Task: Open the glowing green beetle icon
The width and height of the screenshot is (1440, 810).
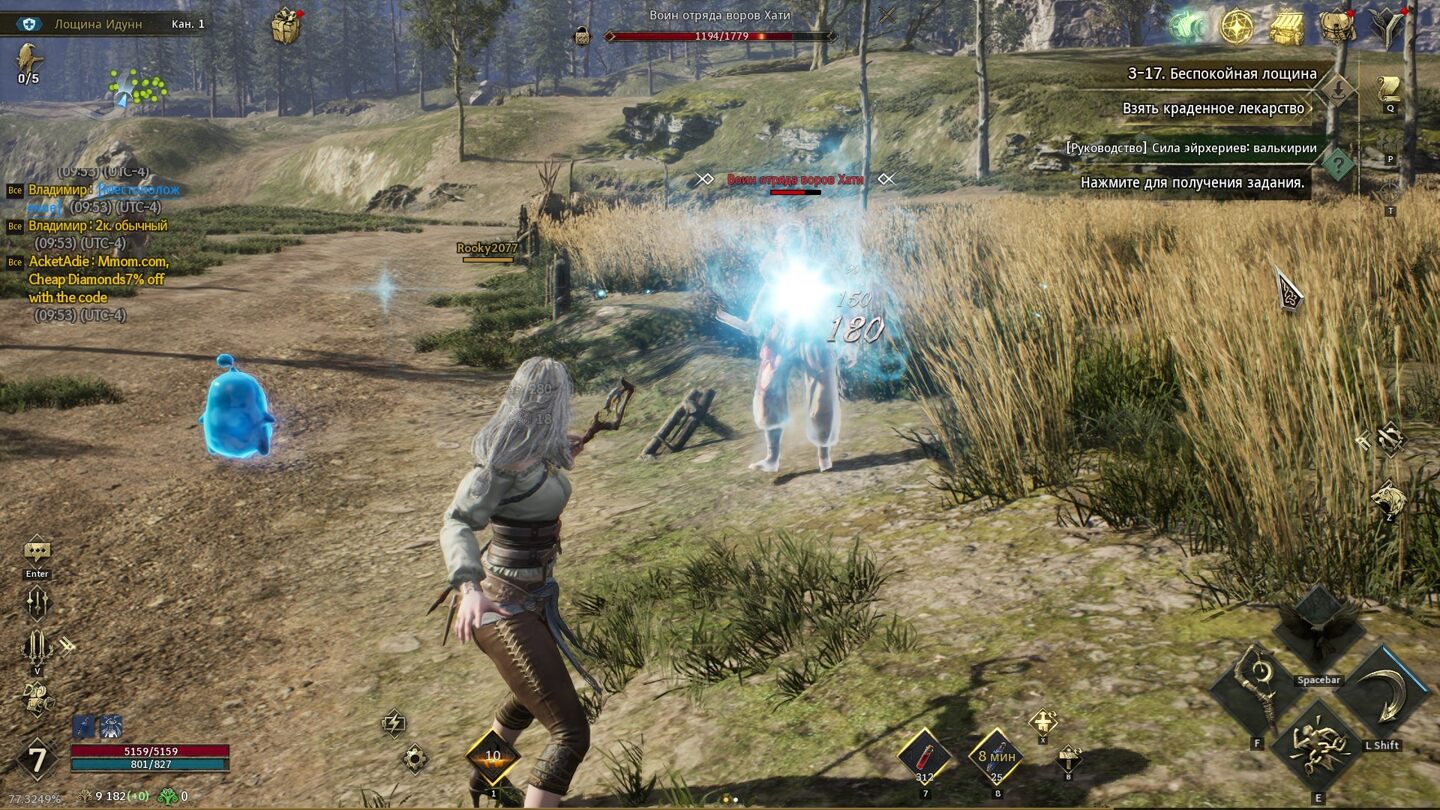Action: (x=1187, y=27)
